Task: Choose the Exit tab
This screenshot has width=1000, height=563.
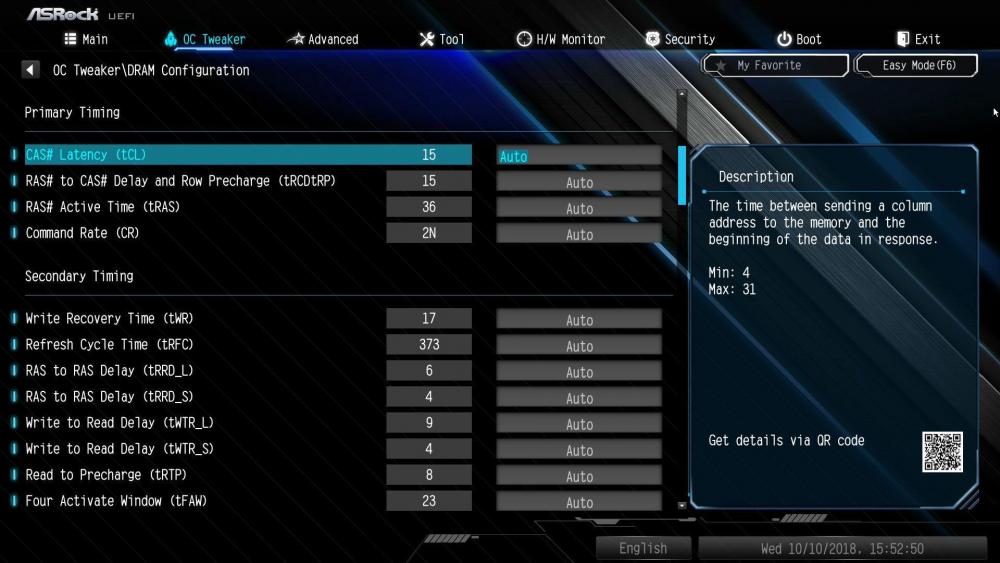Action: point(918,39)
